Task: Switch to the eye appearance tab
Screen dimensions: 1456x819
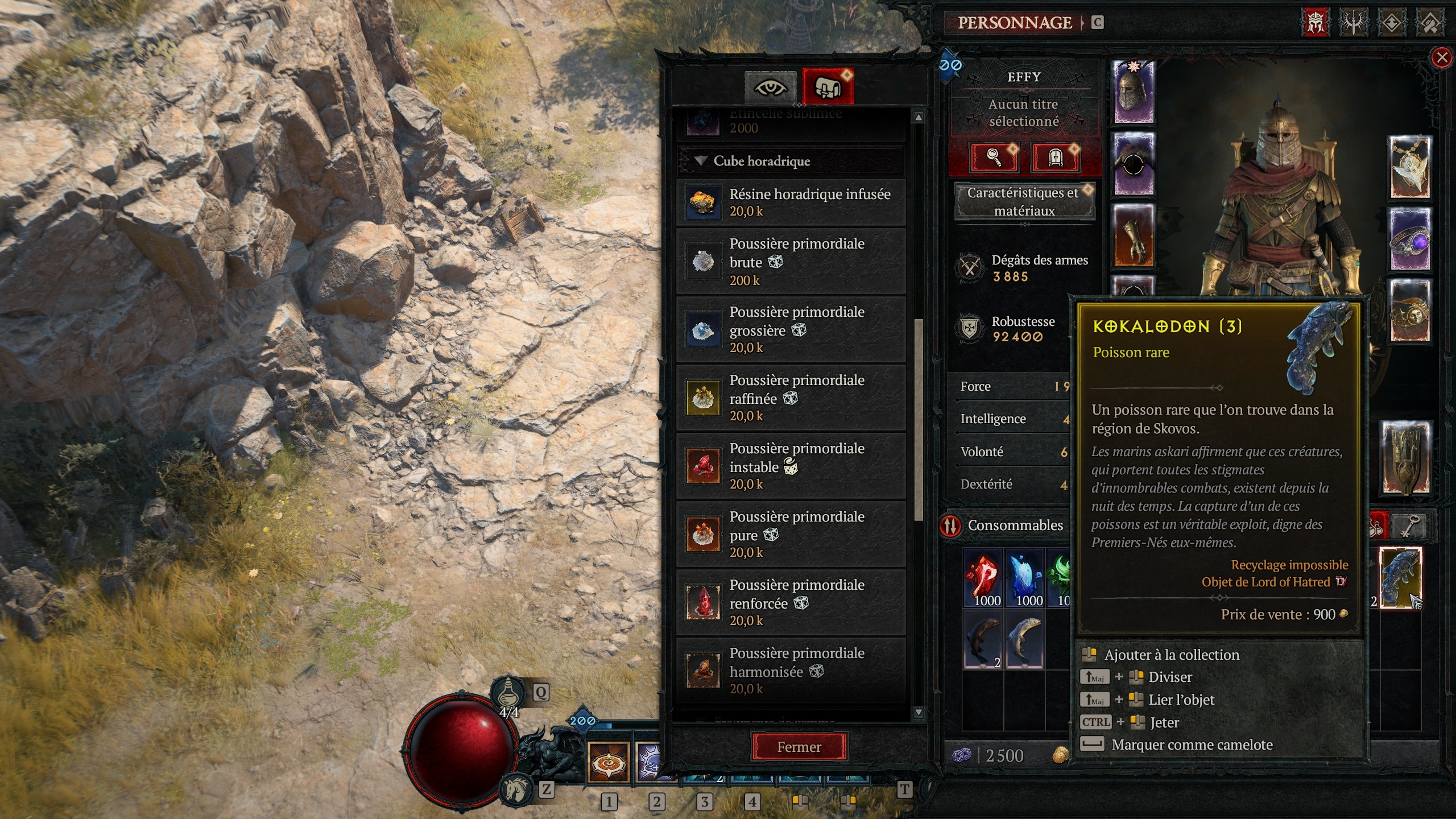Action: pos(771,86)
